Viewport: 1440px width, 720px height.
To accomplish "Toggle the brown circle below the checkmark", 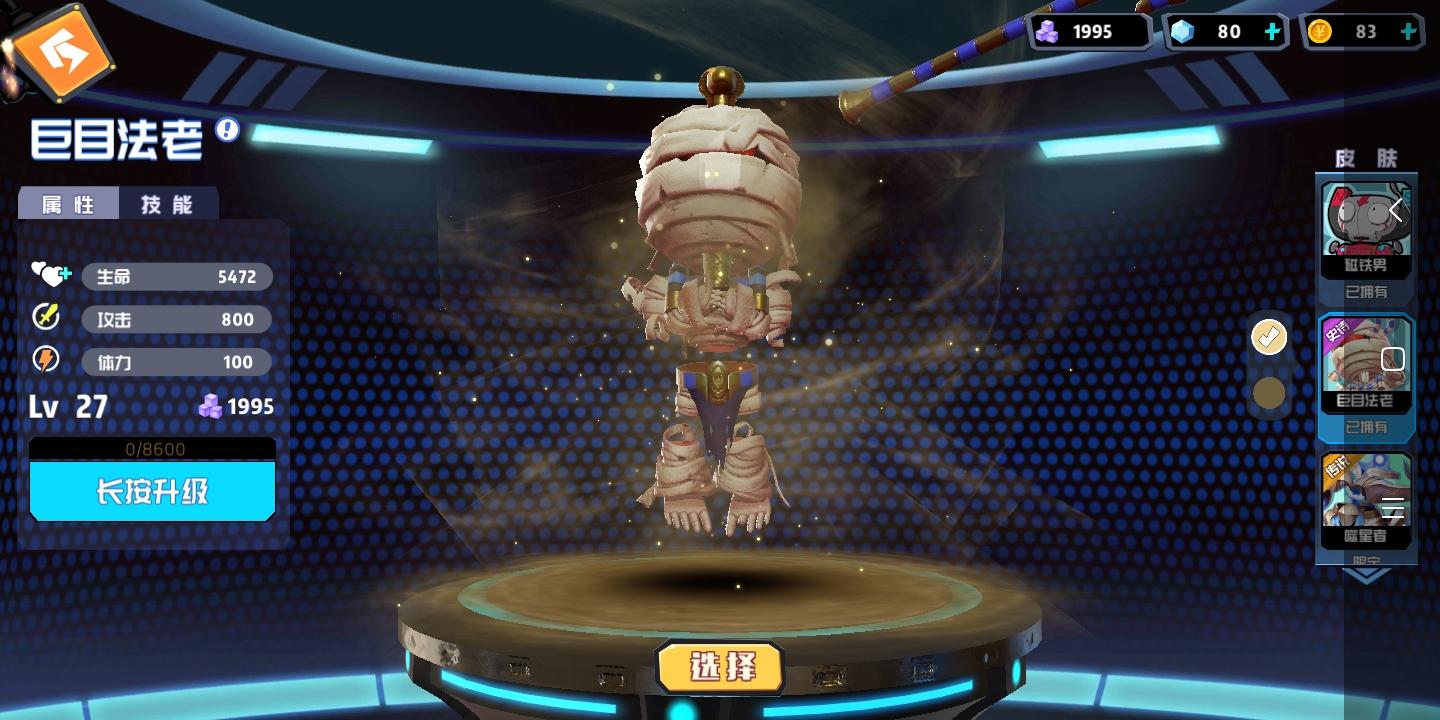I will [x=1269, y=393].
